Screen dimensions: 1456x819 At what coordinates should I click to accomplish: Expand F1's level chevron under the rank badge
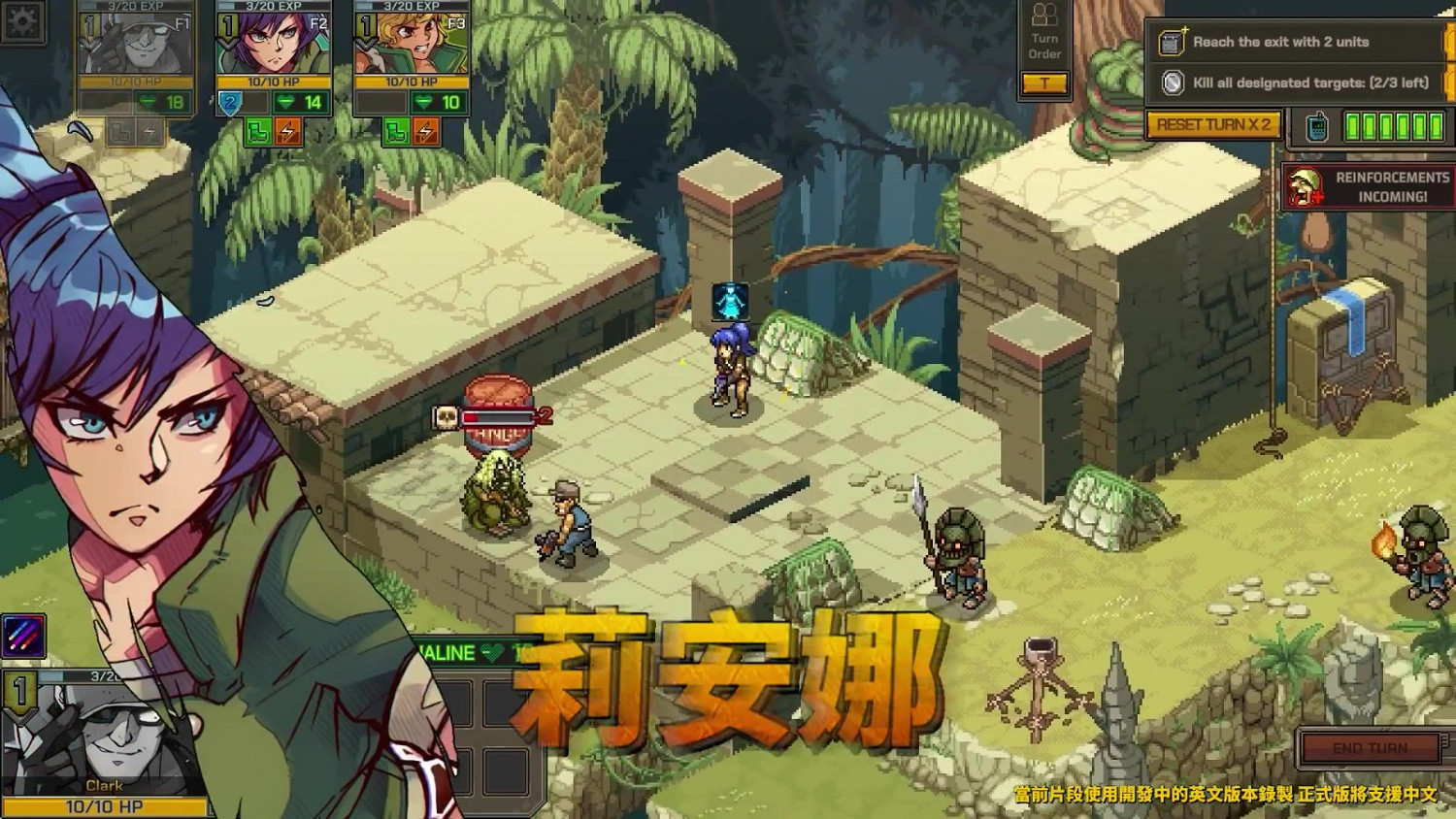[x=90, y=46]
